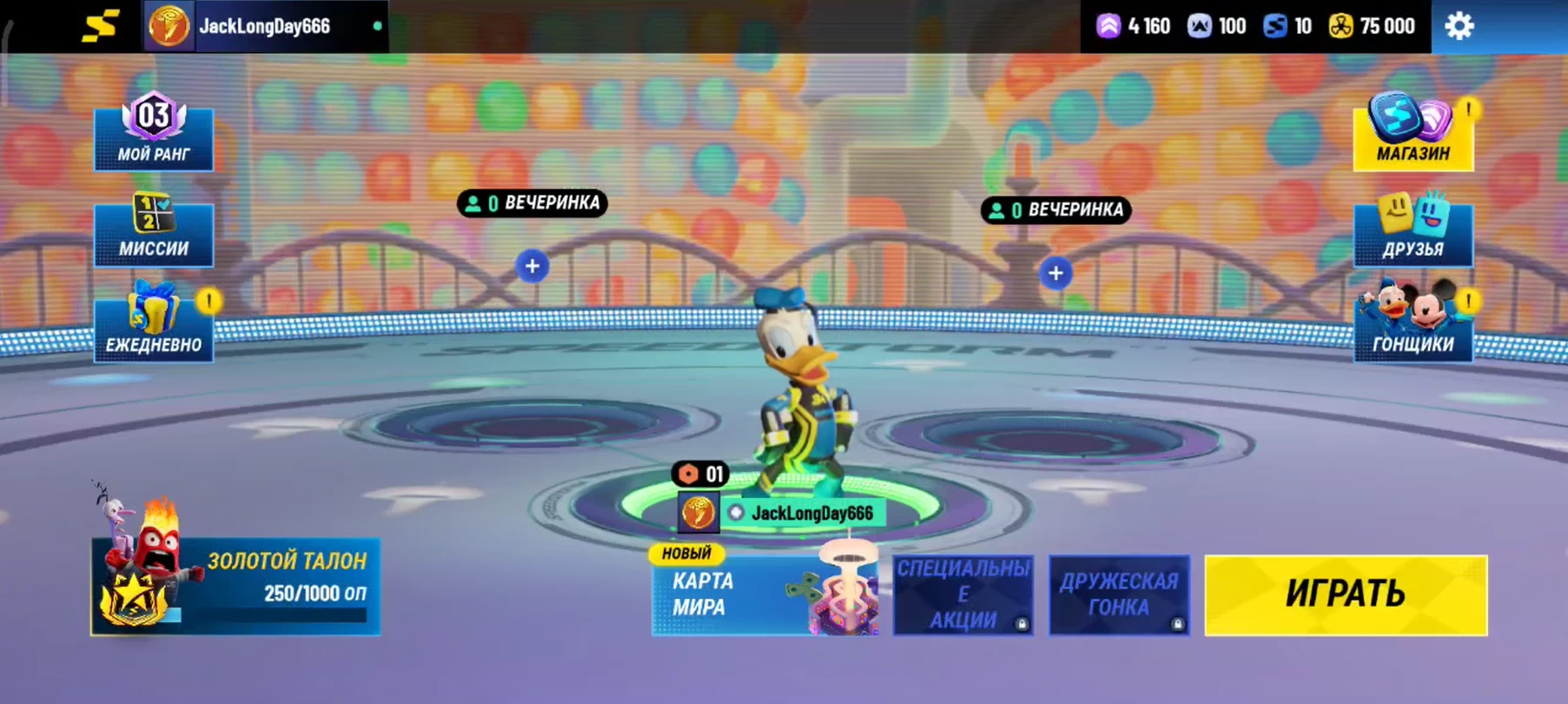Select the Специальные Акции mode tile

[963, 594]
